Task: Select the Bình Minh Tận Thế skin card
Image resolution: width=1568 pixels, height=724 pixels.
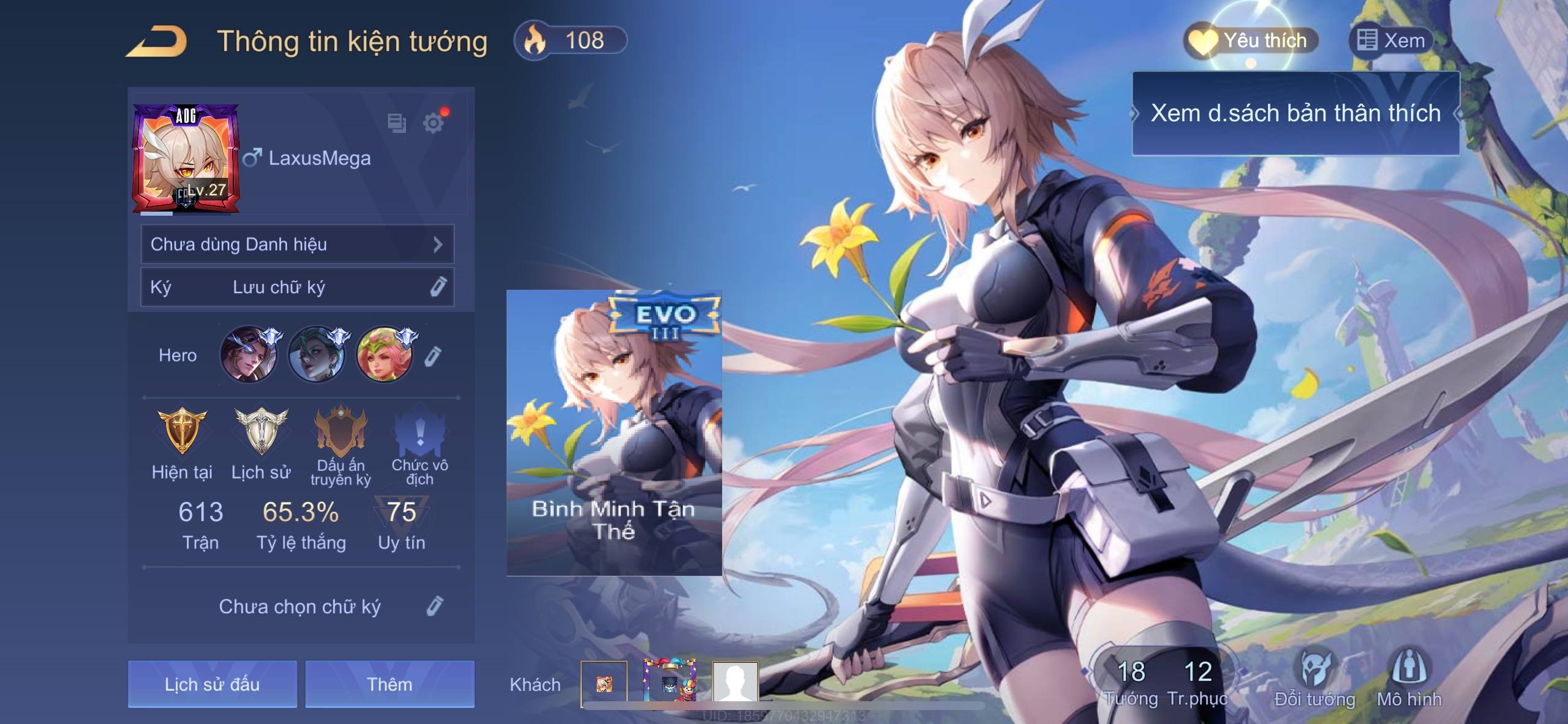Action: click(x=614, y=432)
